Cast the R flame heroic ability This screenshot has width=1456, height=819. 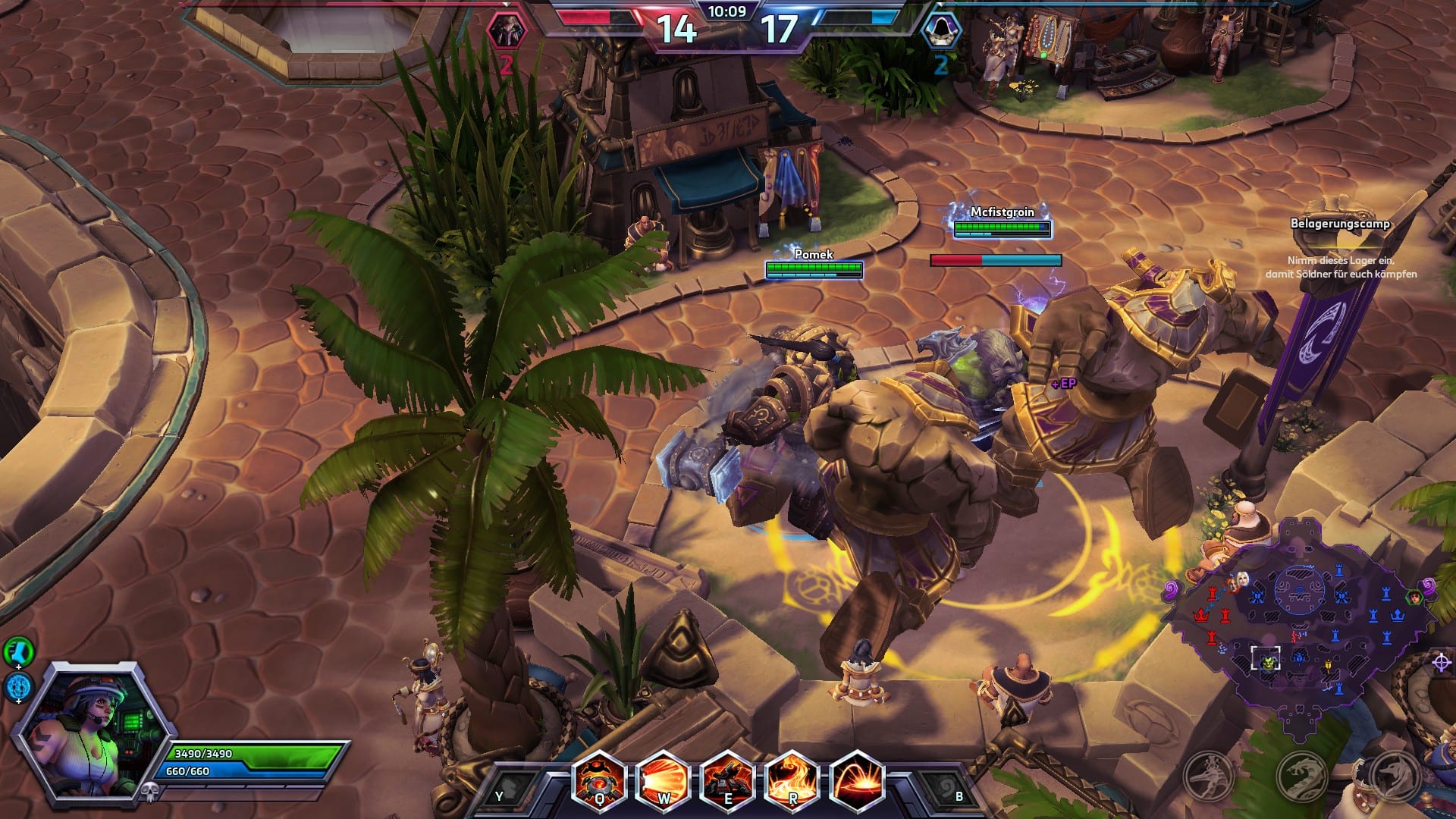tap(792, 781)
